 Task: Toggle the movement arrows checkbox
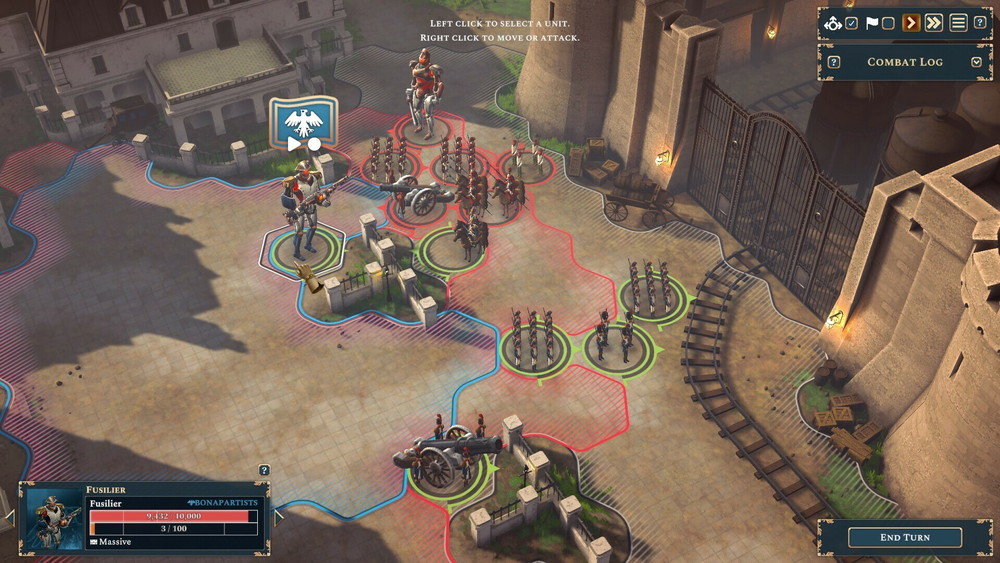[852, 23]
